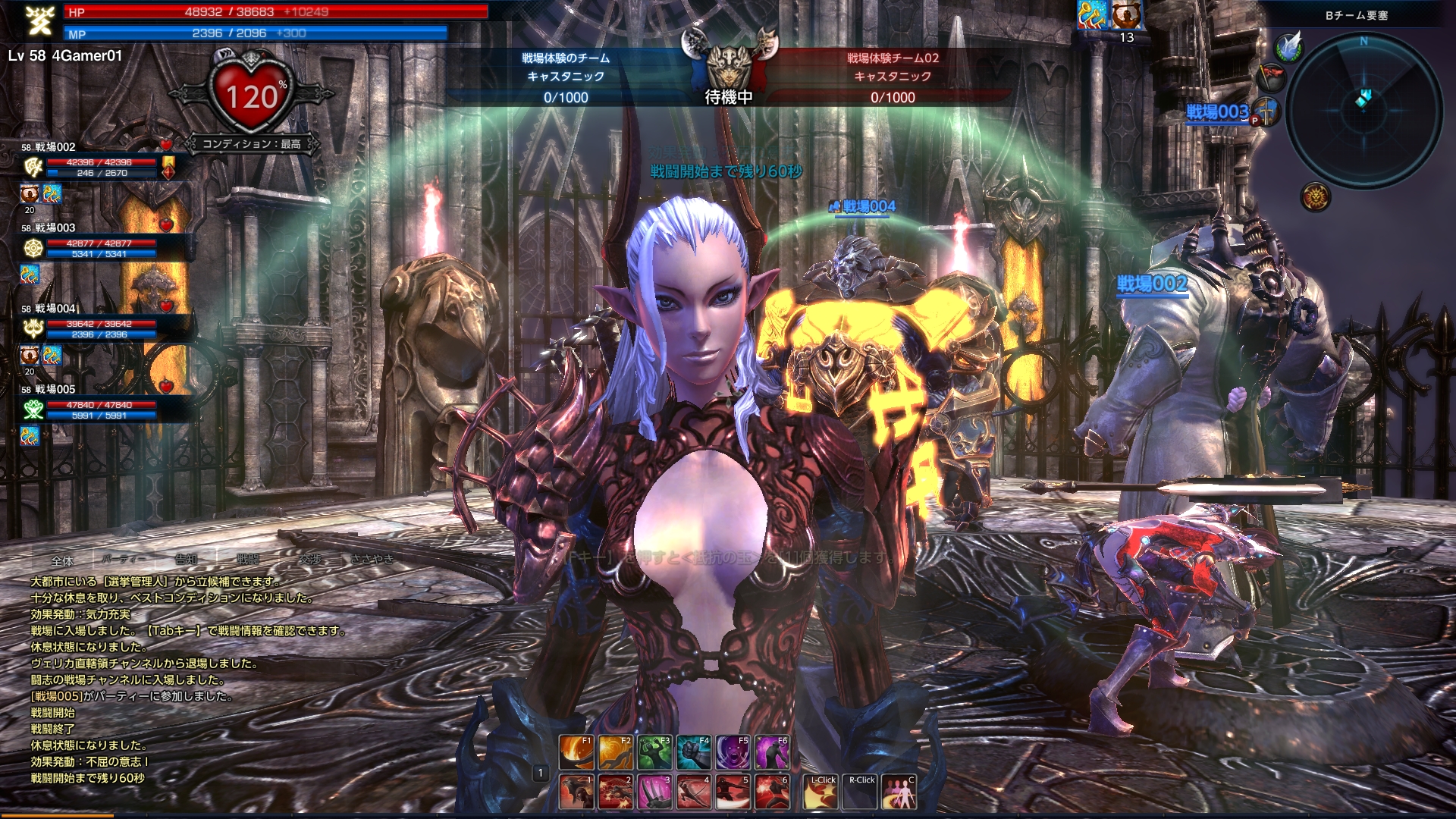Cast the F5 purple screaming face skill

(733, 752)
